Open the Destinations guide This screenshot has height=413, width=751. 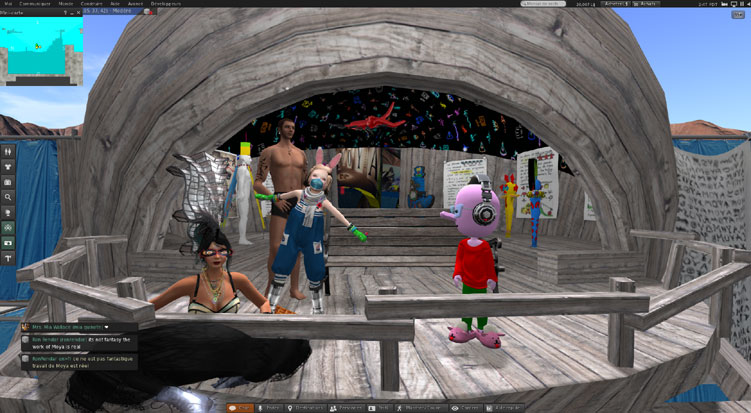308,407
